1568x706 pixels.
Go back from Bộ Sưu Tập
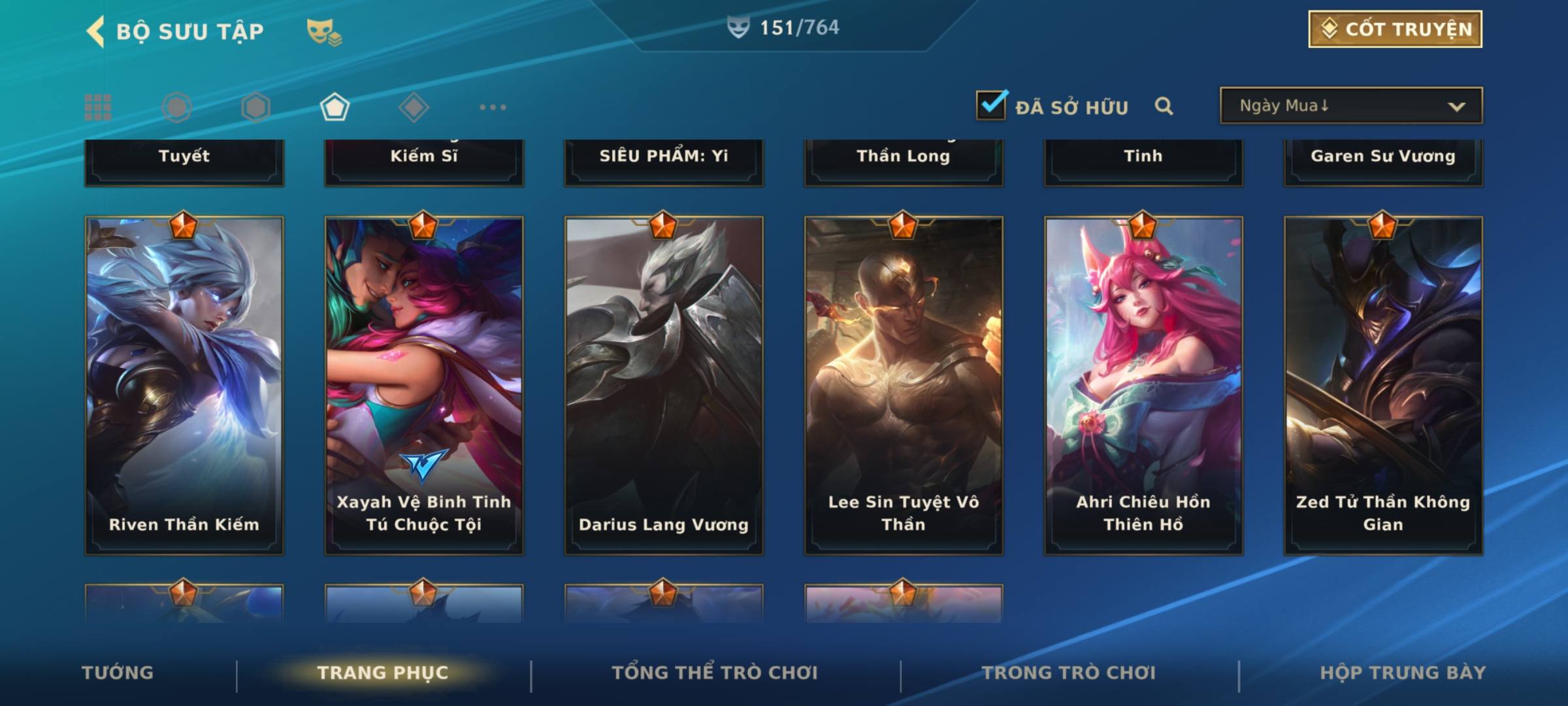pos(96,31)
